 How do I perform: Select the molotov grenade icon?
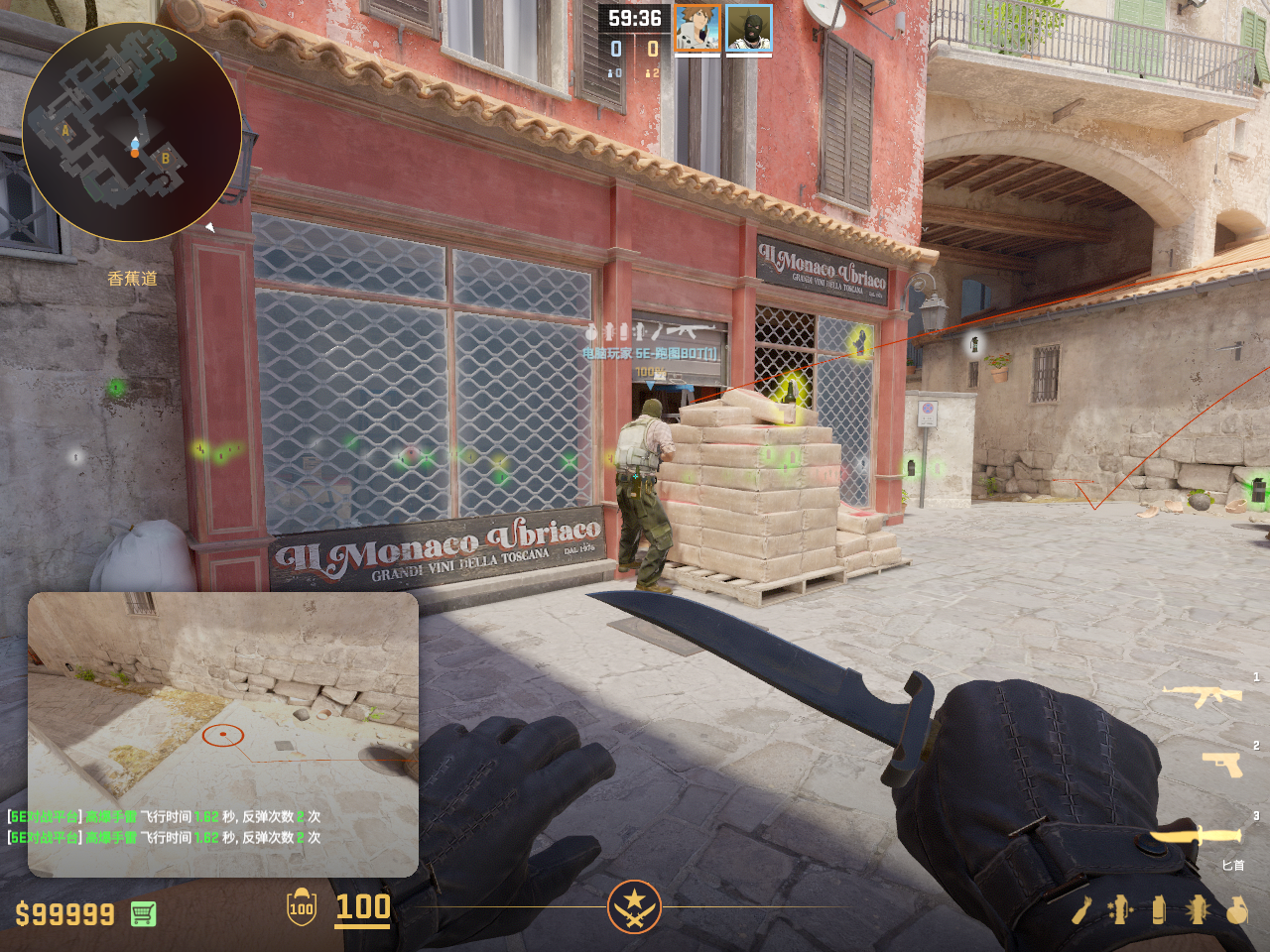point(1083,909)
